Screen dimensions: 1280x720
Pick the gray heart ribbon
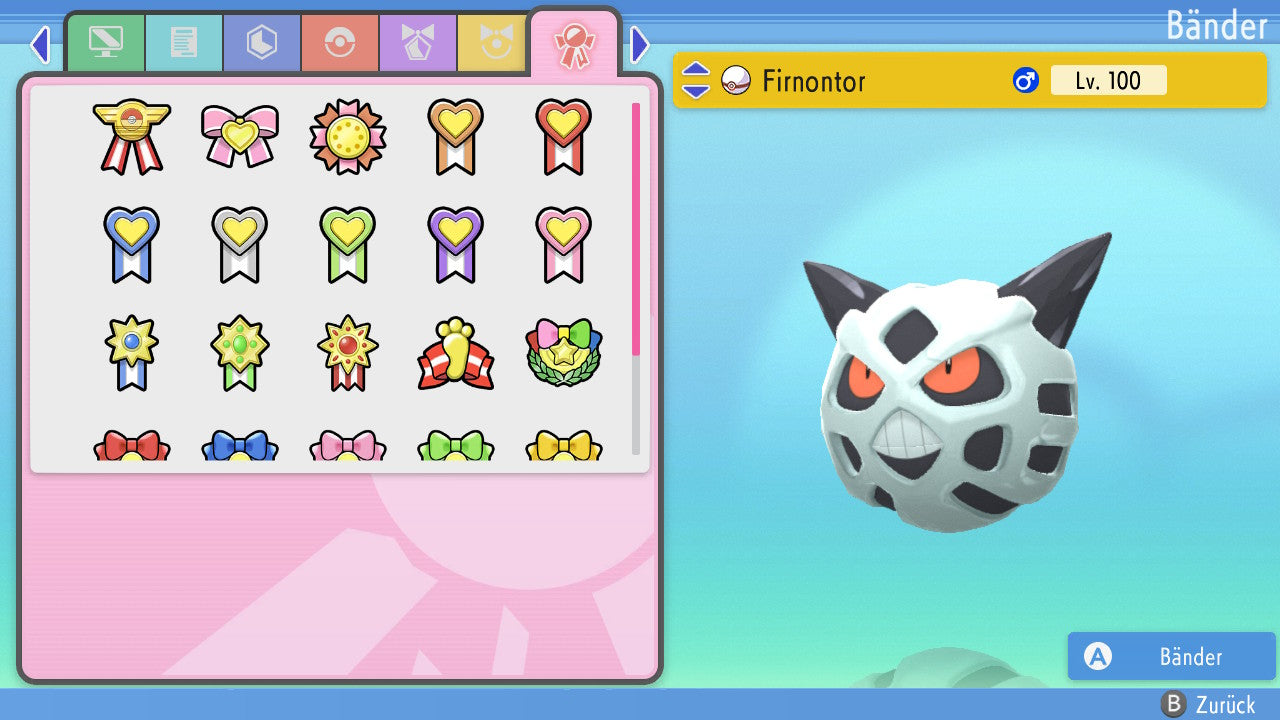coord(240,244)
